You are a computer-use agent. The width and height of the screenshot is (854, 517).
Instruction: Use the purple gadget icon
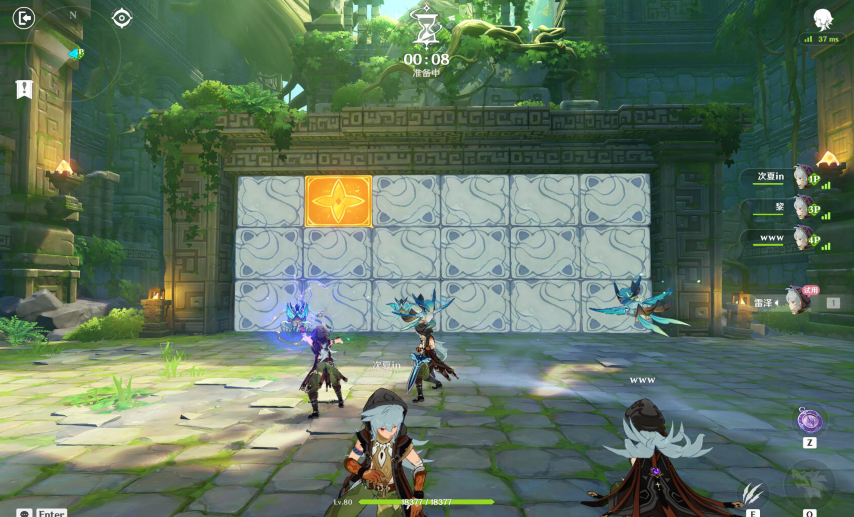point(810,420)
